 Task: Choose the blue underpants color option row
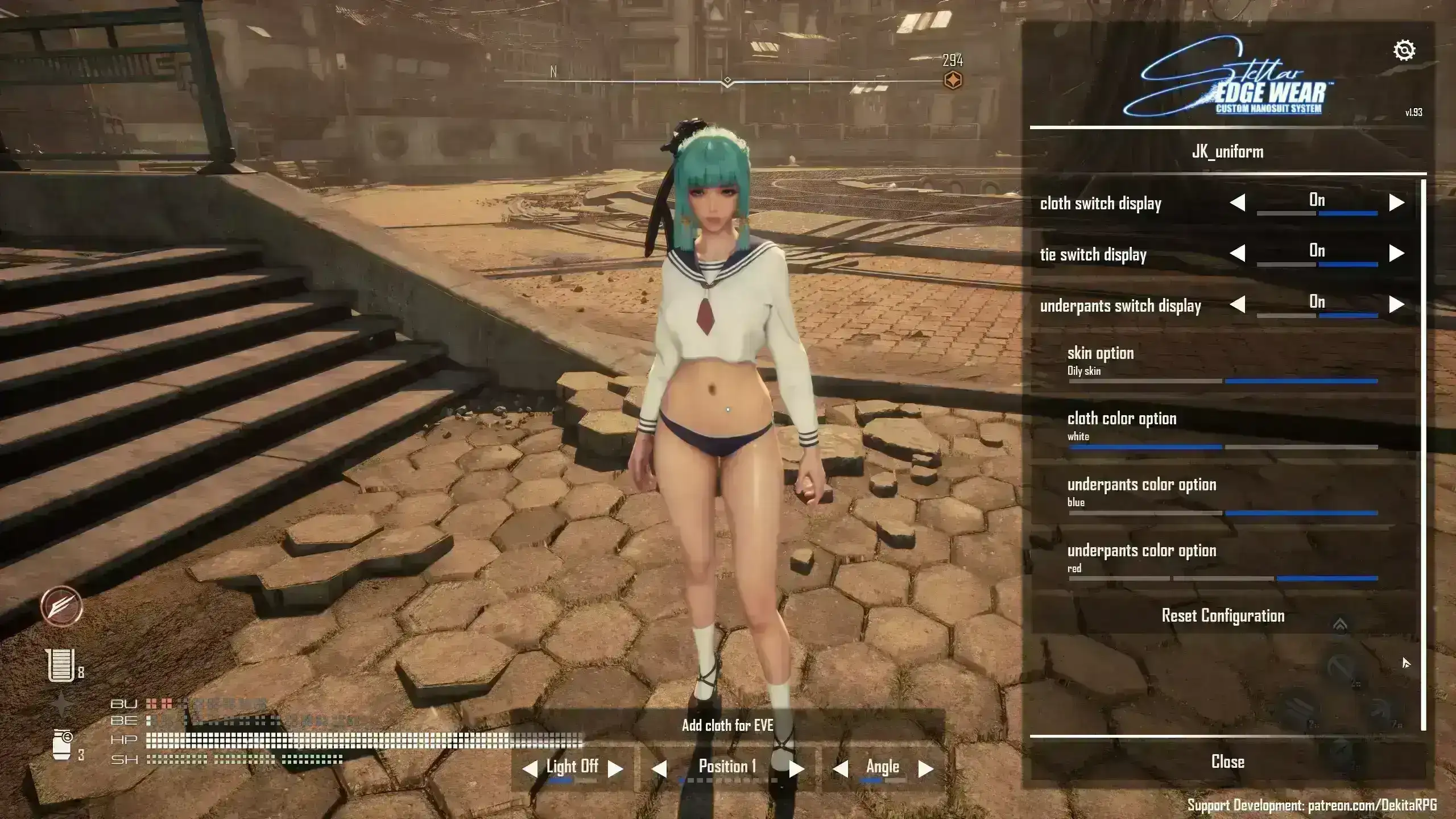1223,493
